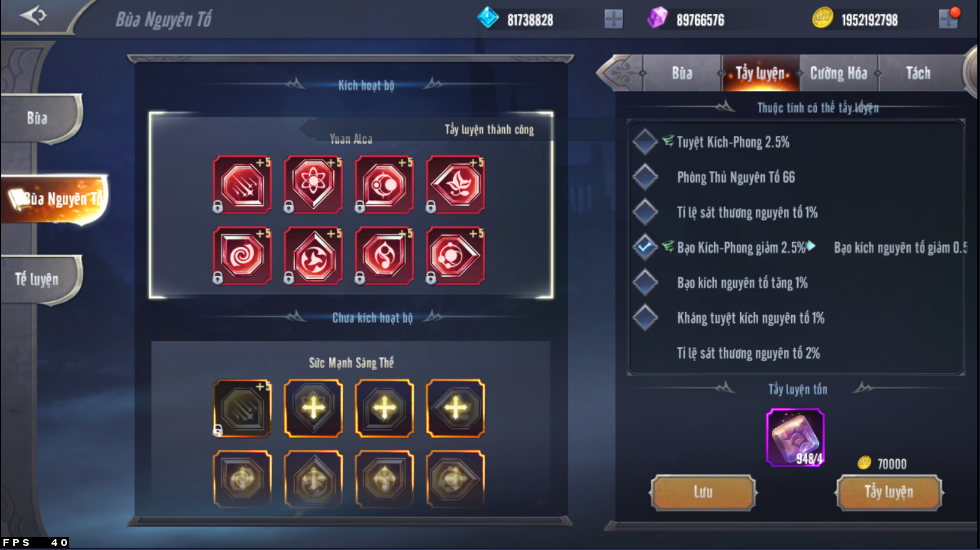Select the red atom-symbol rune

pos(314,184)
